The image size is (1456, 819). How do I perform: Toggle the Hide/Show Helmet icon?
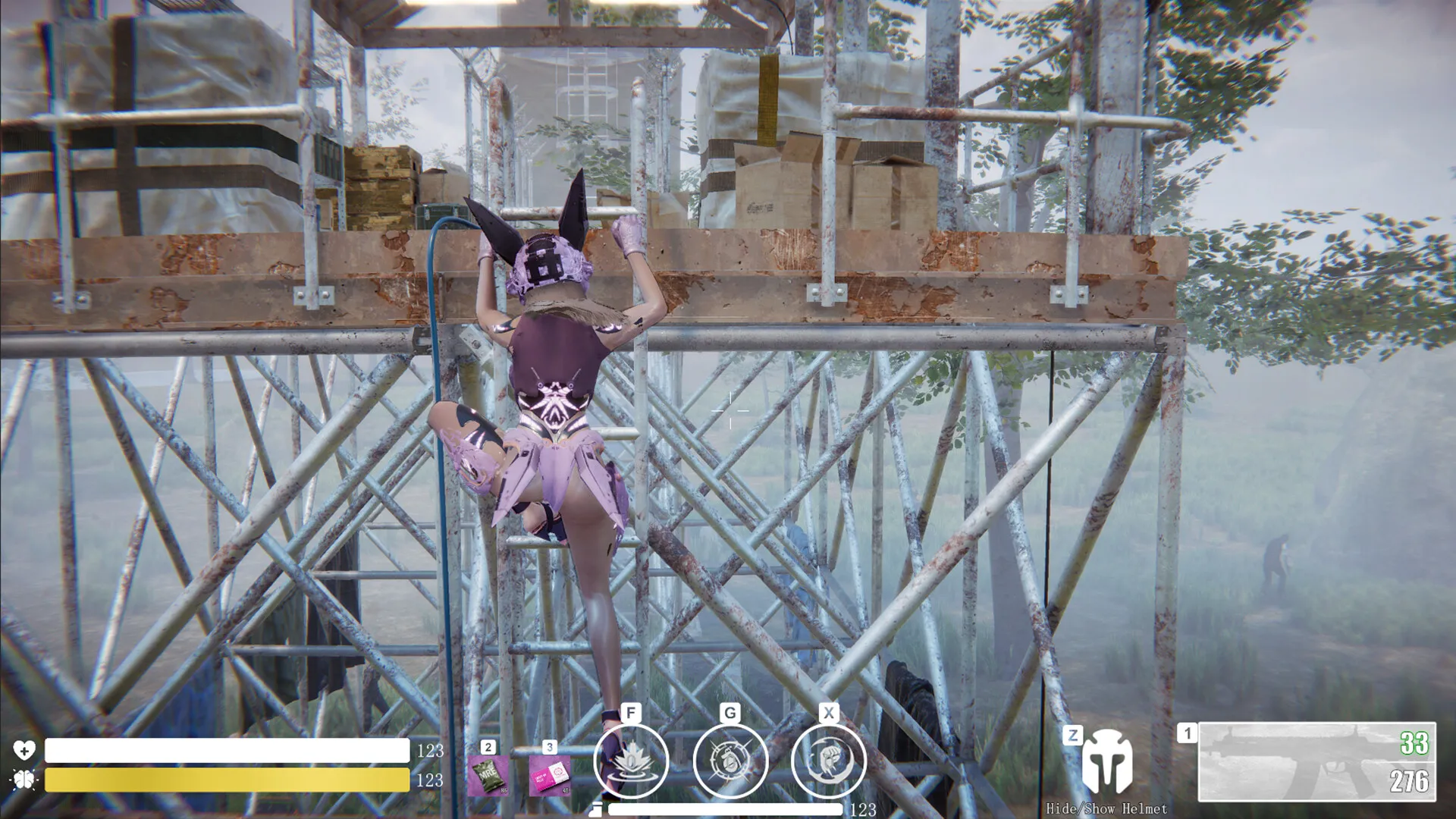coord(1106,764)
